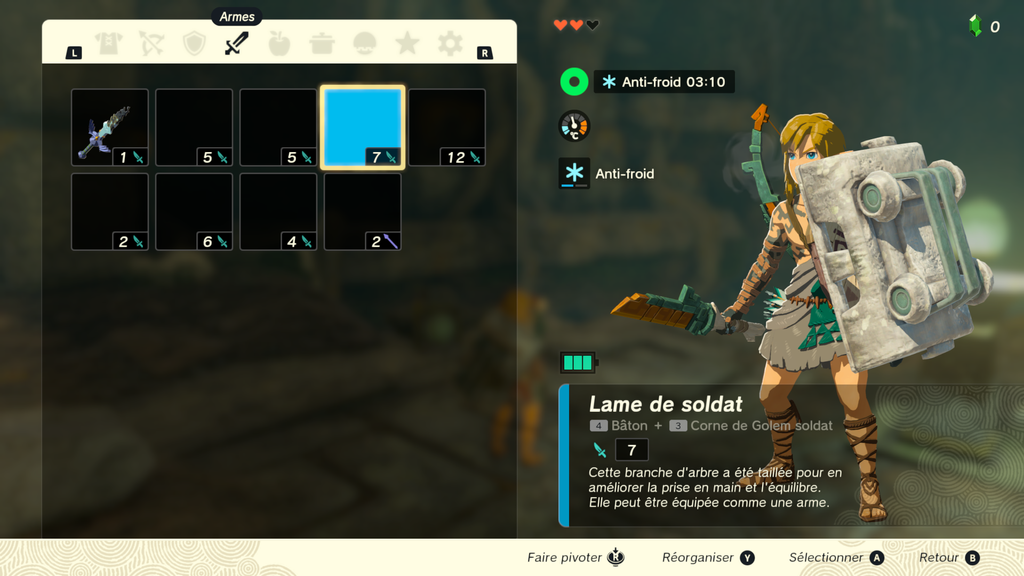Select the sword weapons tab
This screenshot has height=576, width=1024.
point(237,44)
